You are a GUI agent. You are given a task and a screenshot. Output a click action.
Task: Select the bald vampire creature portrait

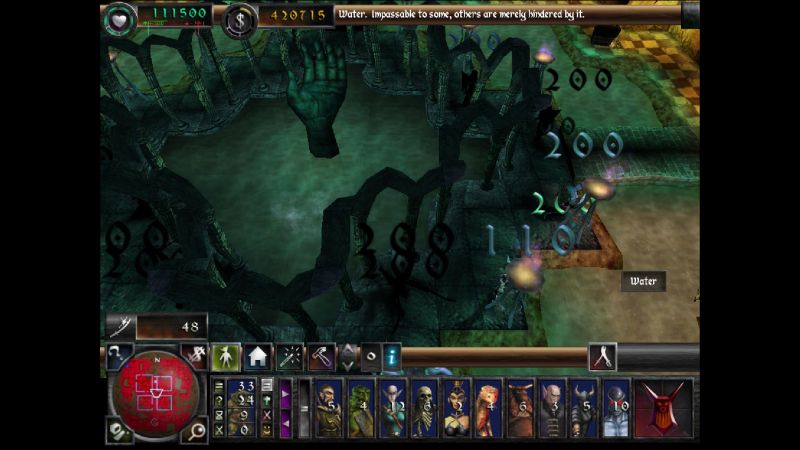[552, 408]
